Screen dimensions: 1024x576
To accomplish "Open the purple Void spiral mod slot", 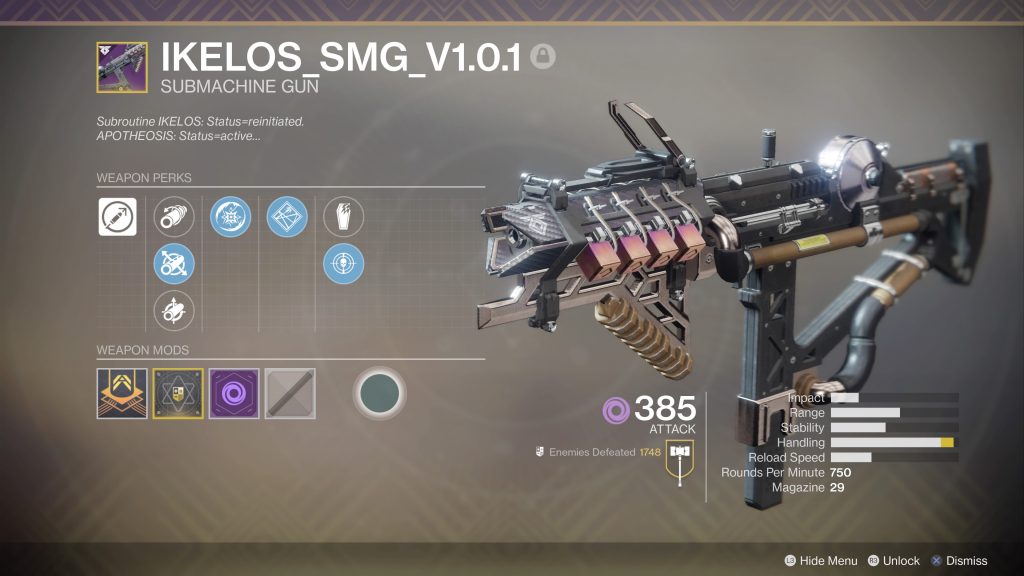I will pos(234,393).
